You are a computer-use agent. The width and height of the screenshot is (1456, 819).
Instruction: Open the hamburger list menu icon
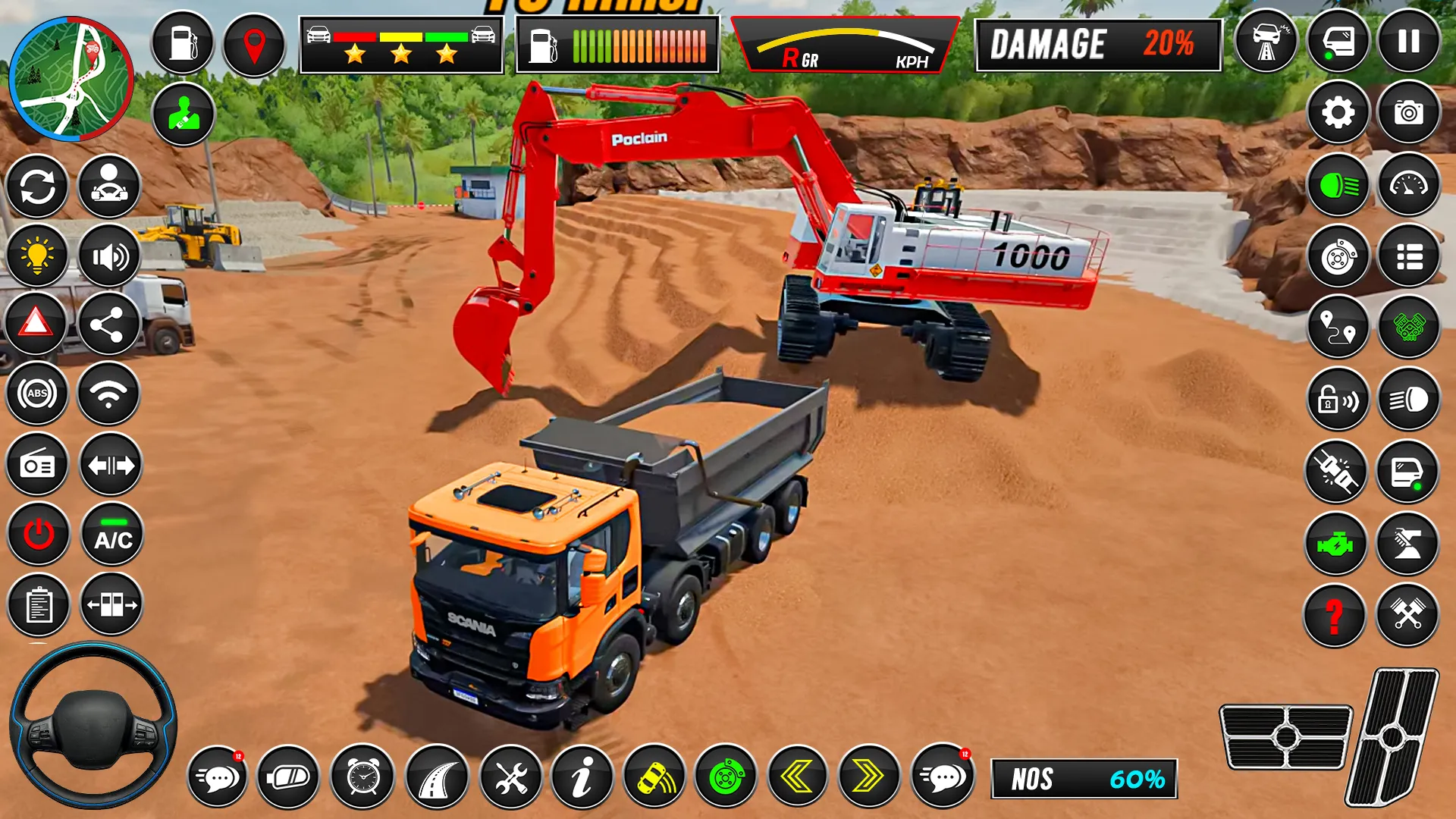pos(1408,256)
